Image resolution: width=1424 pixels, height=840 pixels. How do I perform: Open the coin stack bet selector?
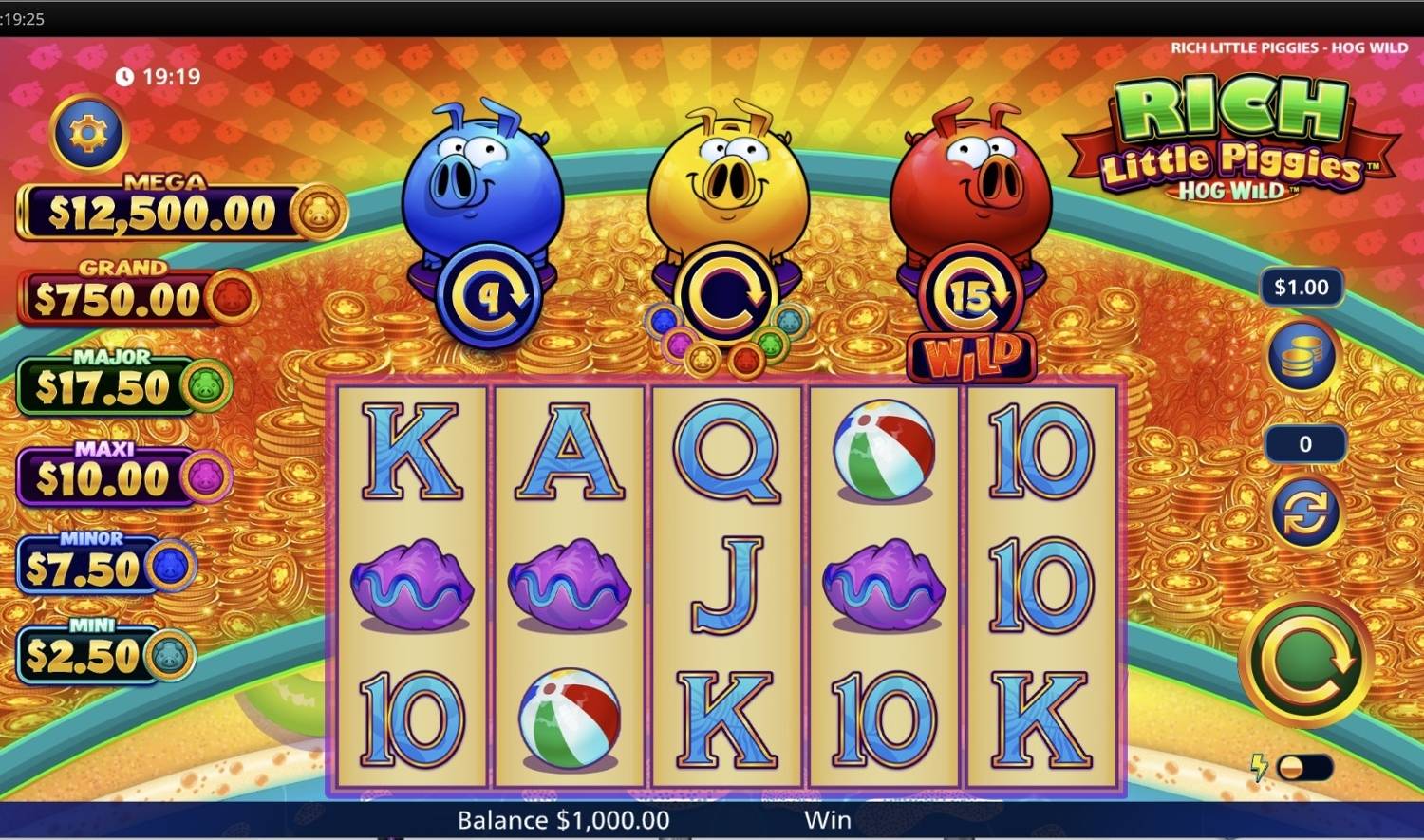coord(1302,355)
